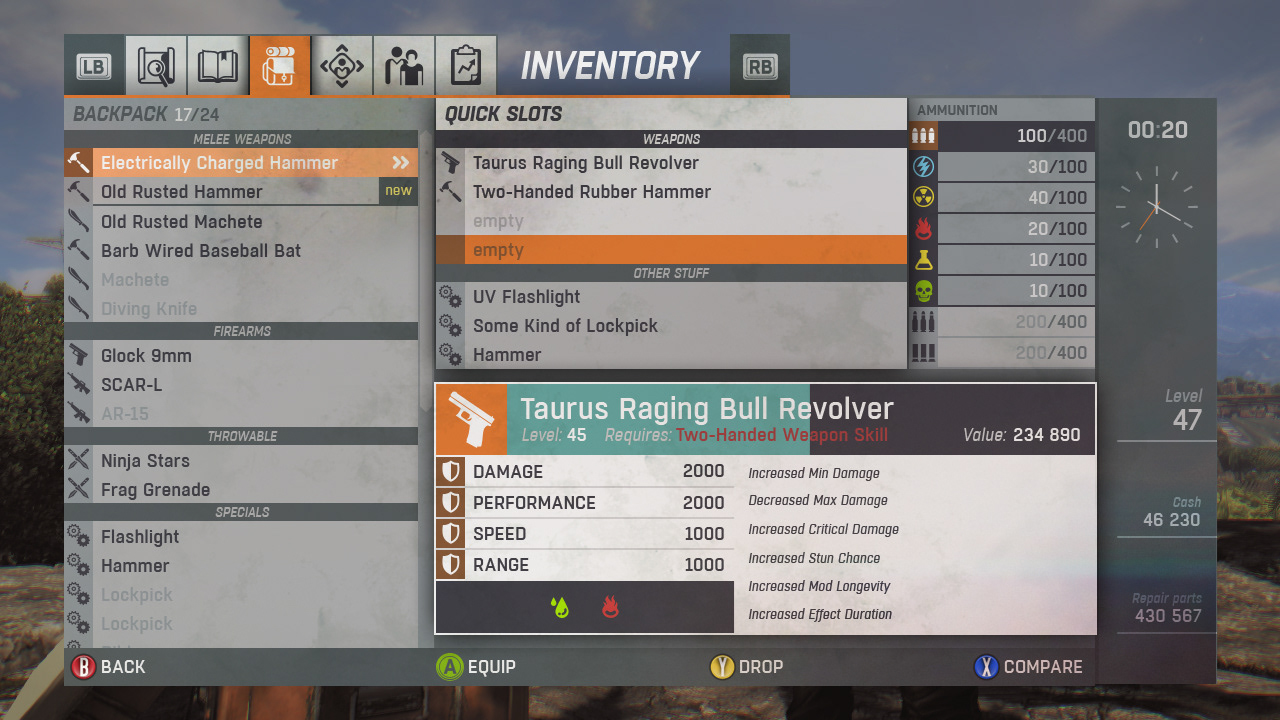Click the highlighted orange empty weapon slot
This screenshot has width=1280, height=720.
(x=670, y=250)
